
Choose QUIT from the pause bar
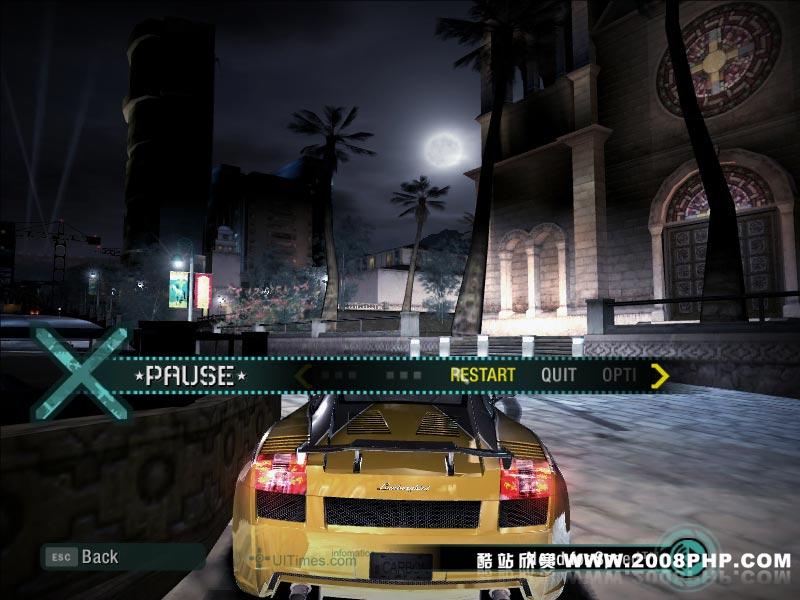(559, 376)
